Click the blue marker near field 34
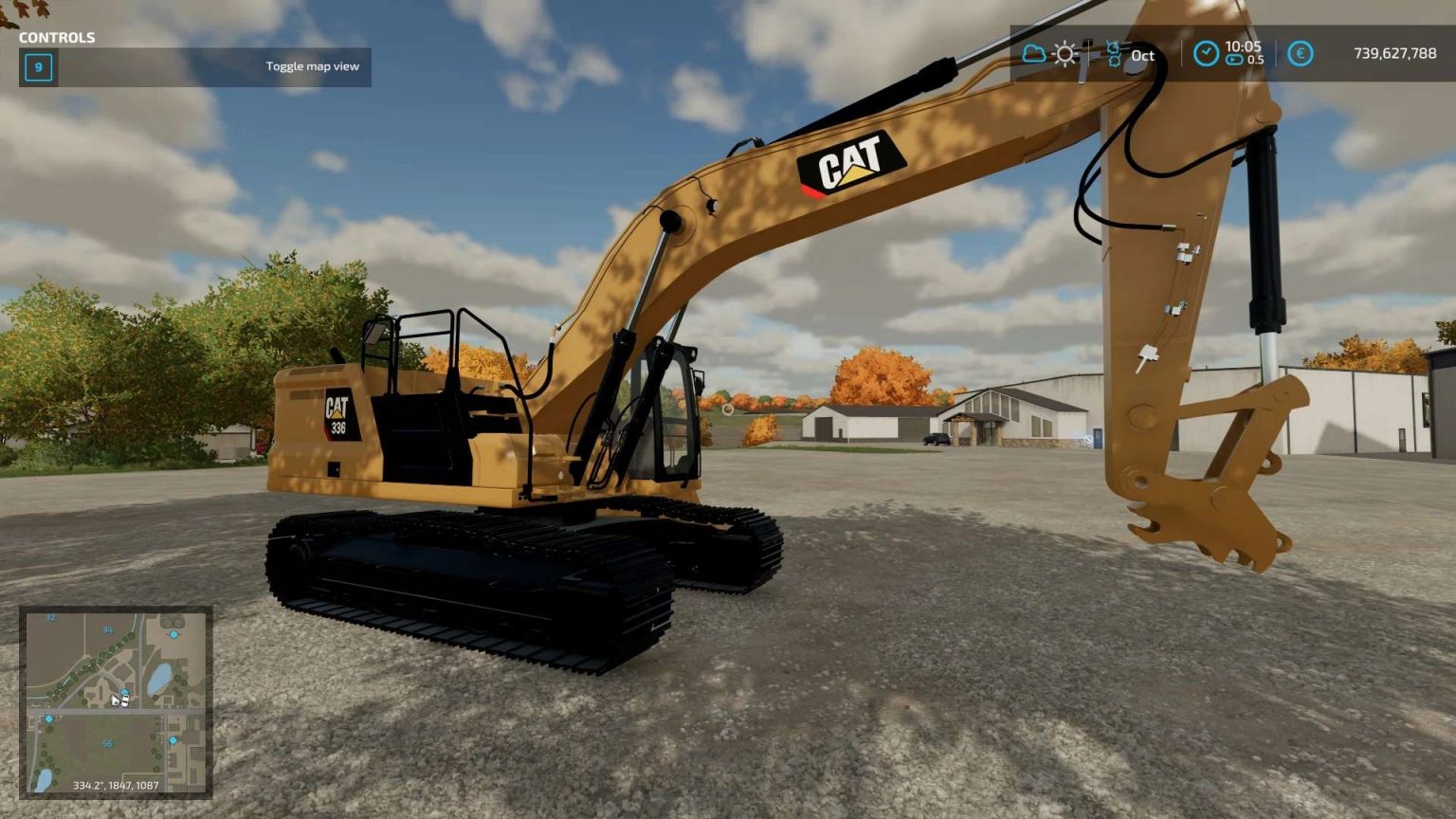The image size is (1456, 819). [173, 635]
